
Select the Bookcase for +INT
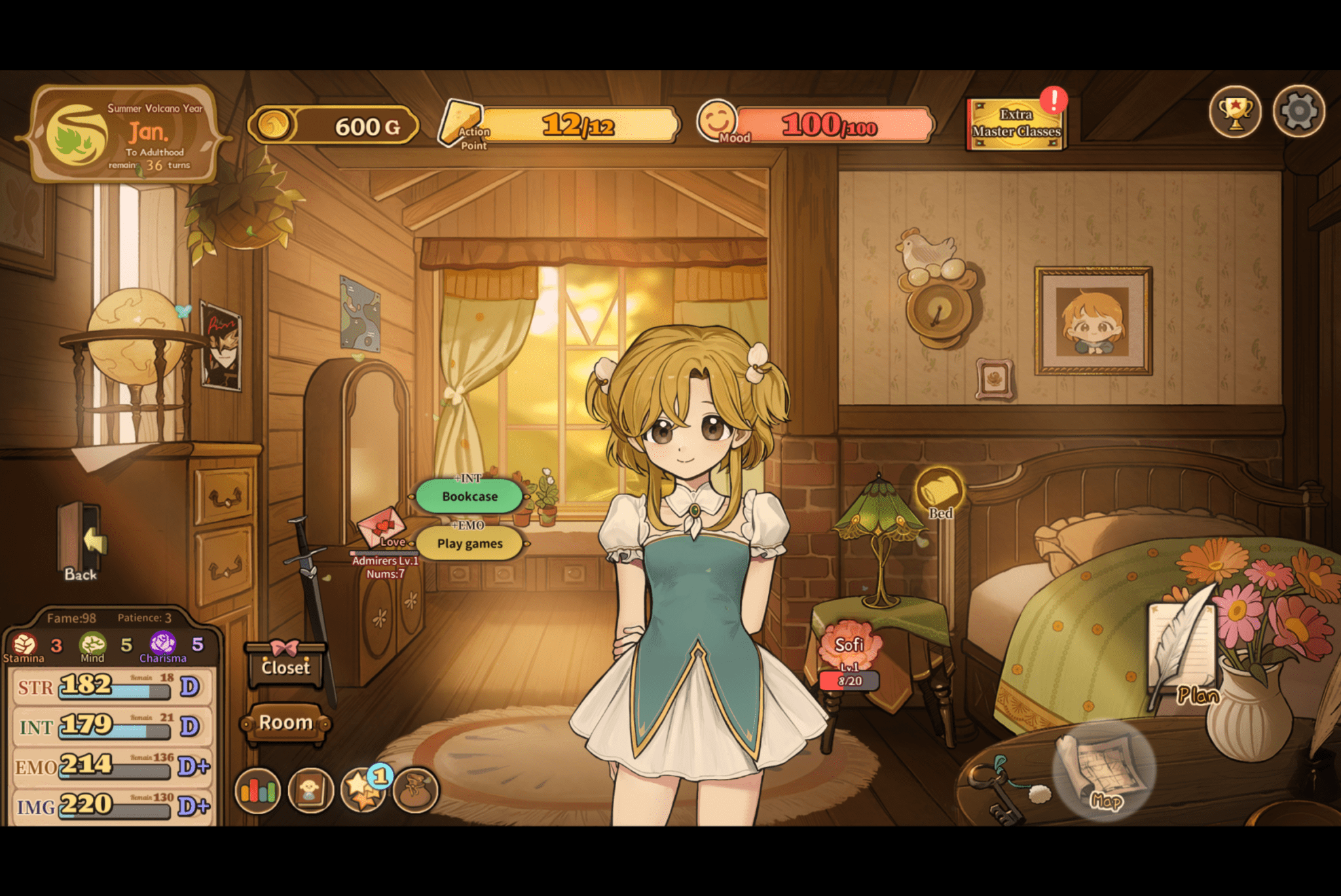tap(469, 496)
